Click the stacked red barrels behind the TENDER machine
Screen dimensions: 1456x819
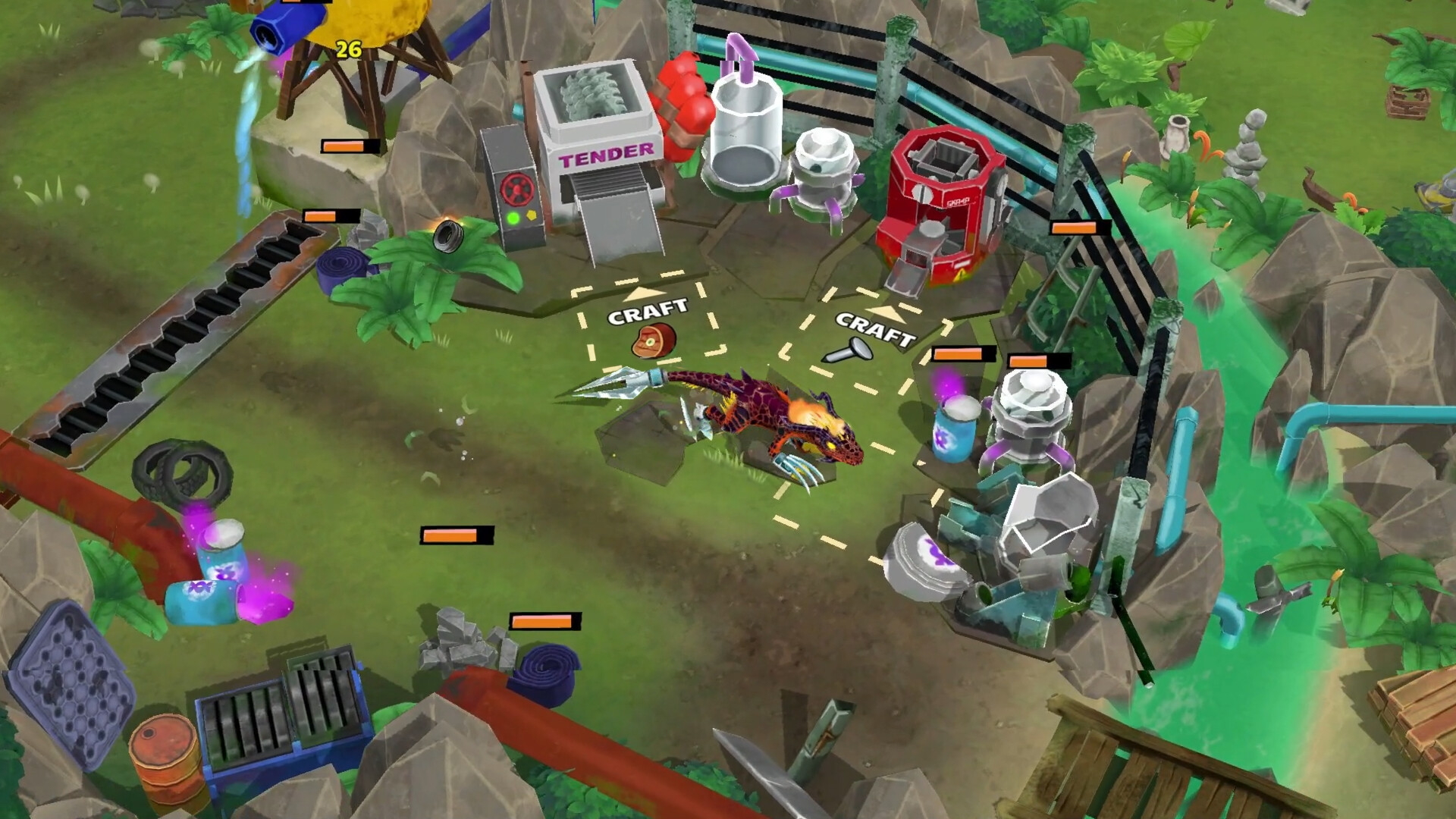point(683,95)
